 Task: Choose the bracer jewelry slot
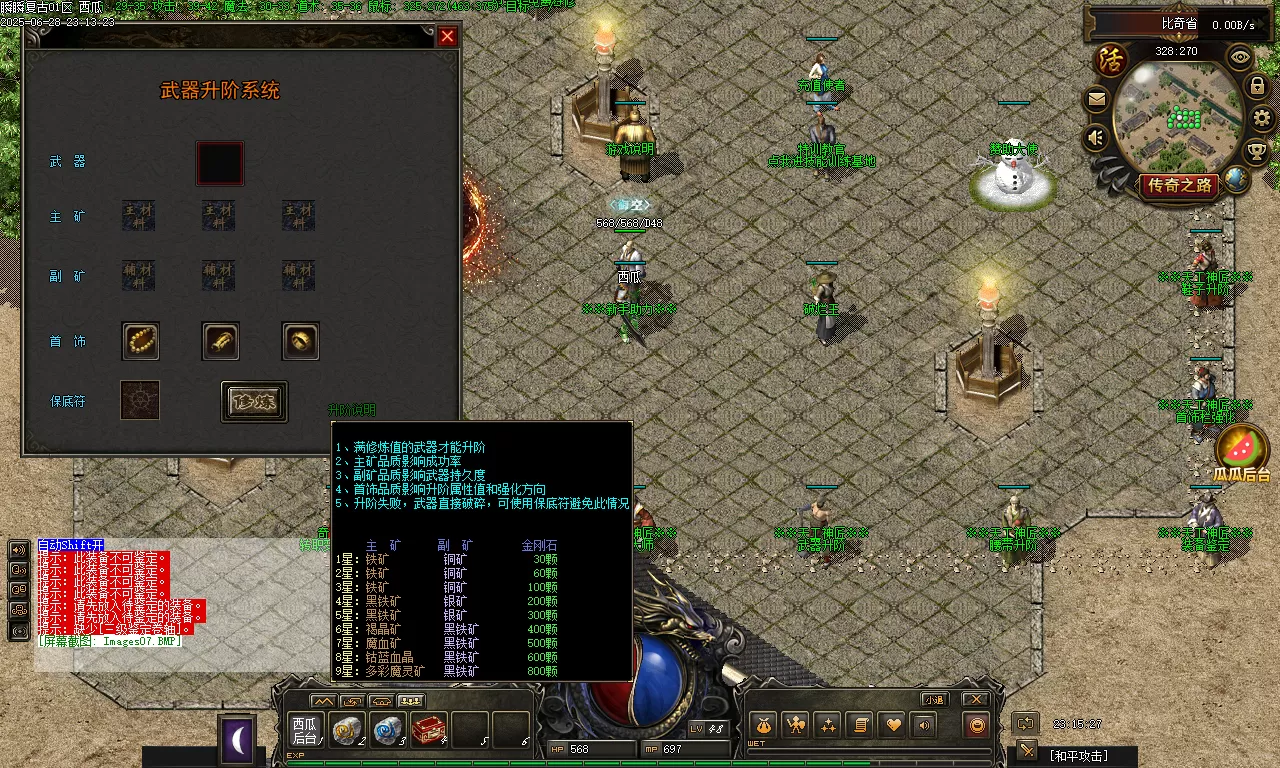coord(220,341)
